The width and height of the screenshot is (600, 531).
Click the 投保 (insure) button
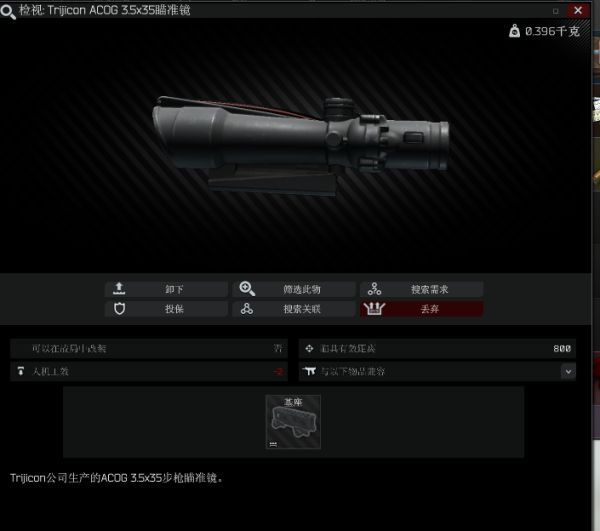(166, 309)
